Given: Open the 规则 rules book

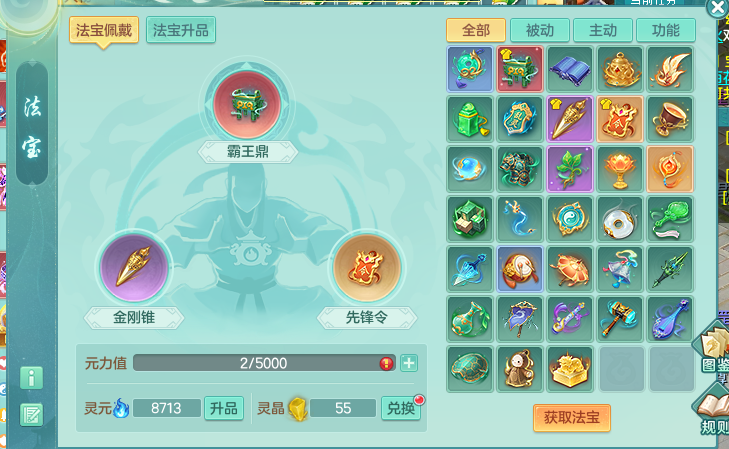Looking at the screenshot, I should coord(714,411).
